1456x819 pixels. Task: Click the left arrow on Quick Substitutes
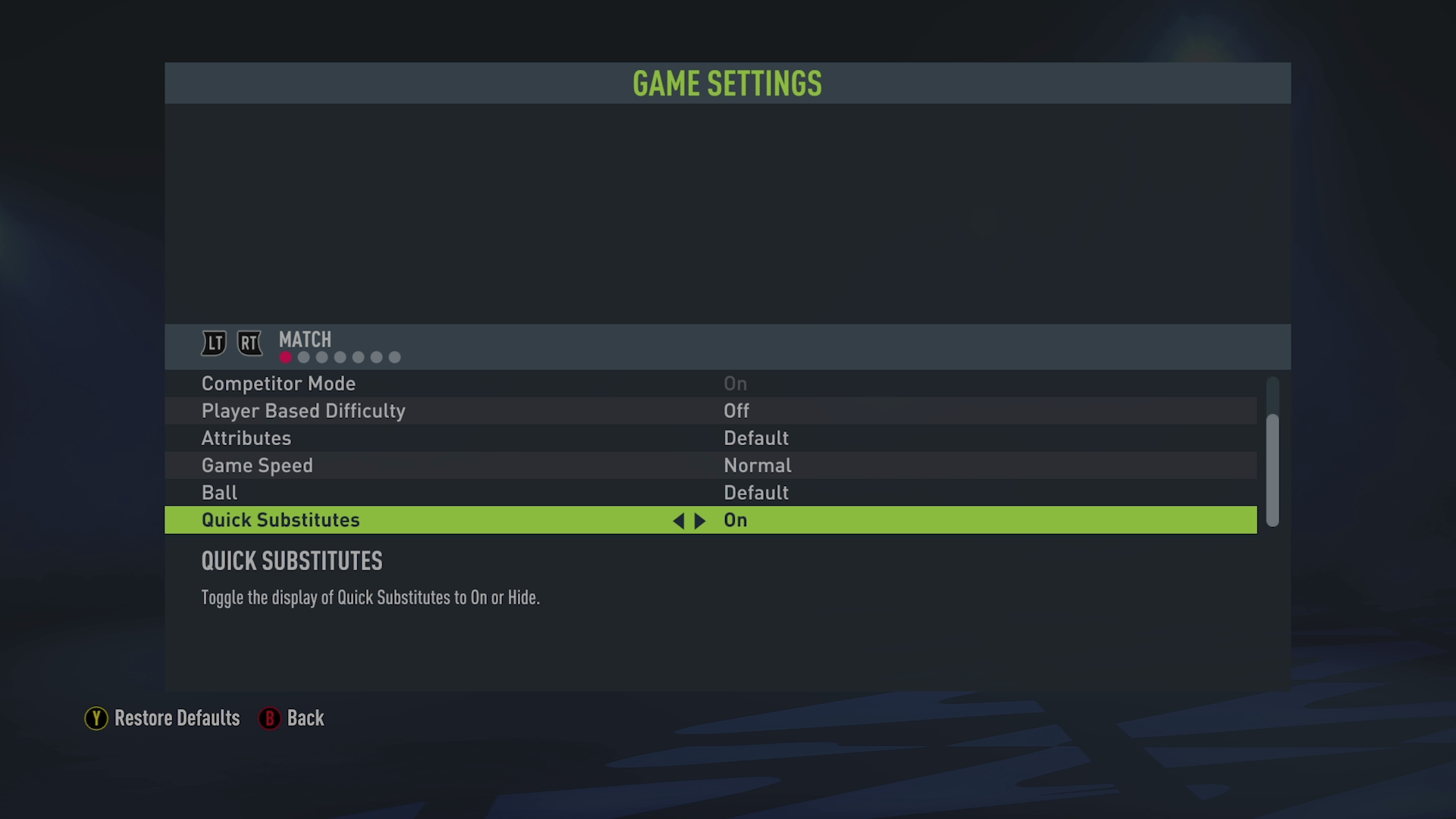[679, 520]
